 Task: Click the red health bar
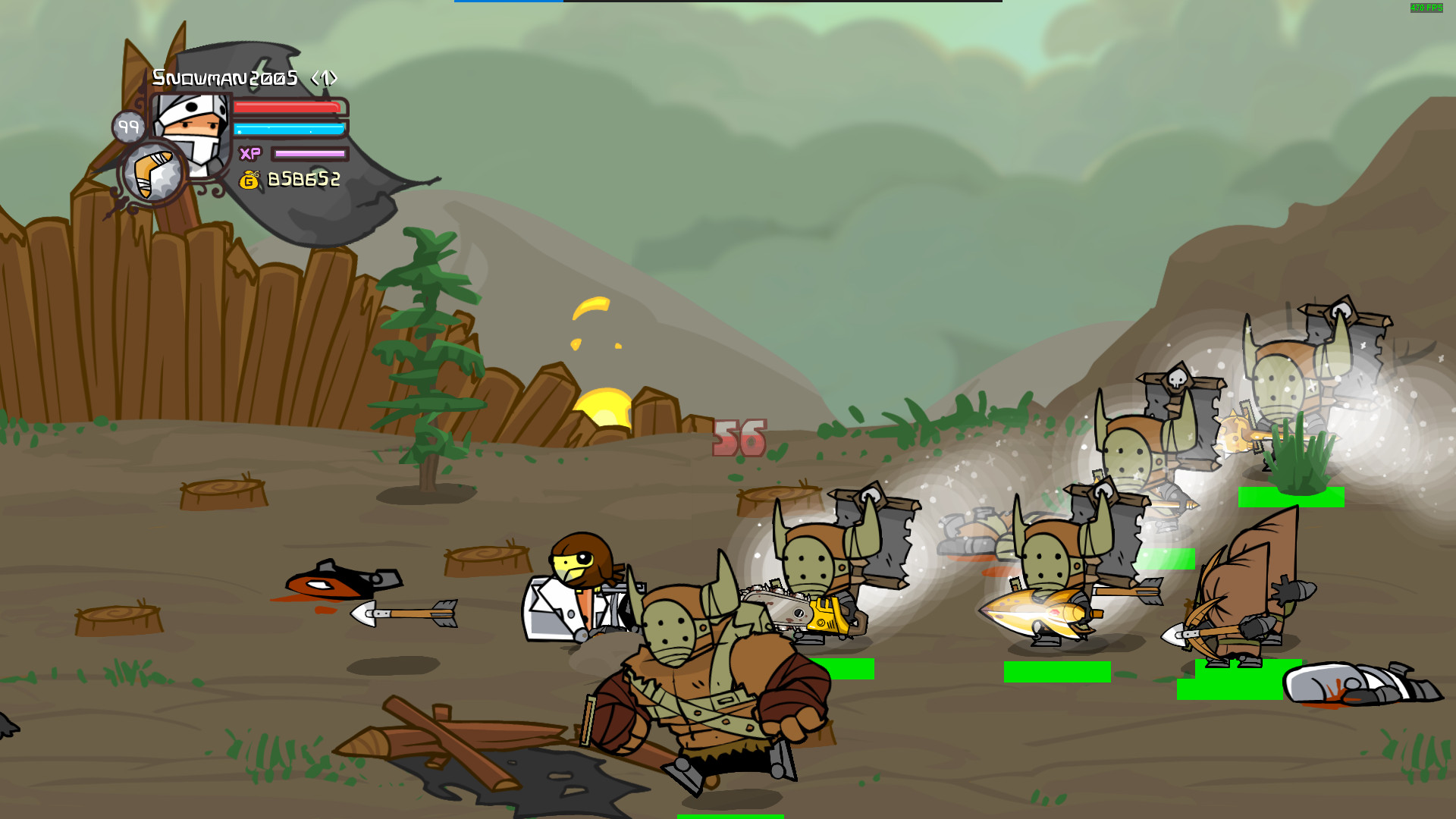click(x=290, y=108)
